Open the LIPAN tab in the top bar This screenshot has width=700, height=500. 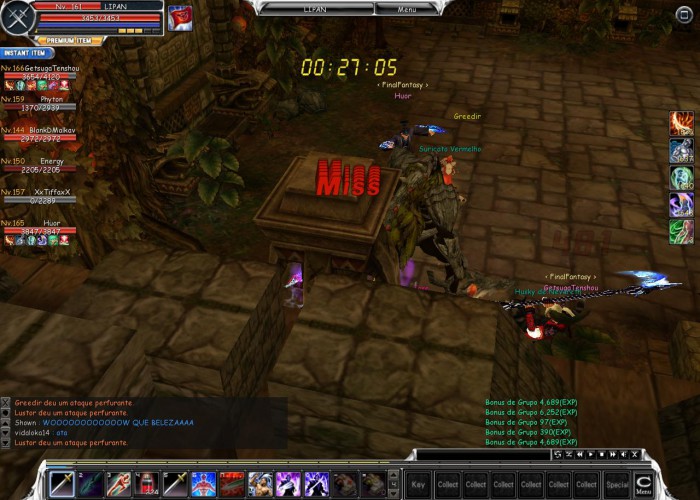(x=314, y=8)
